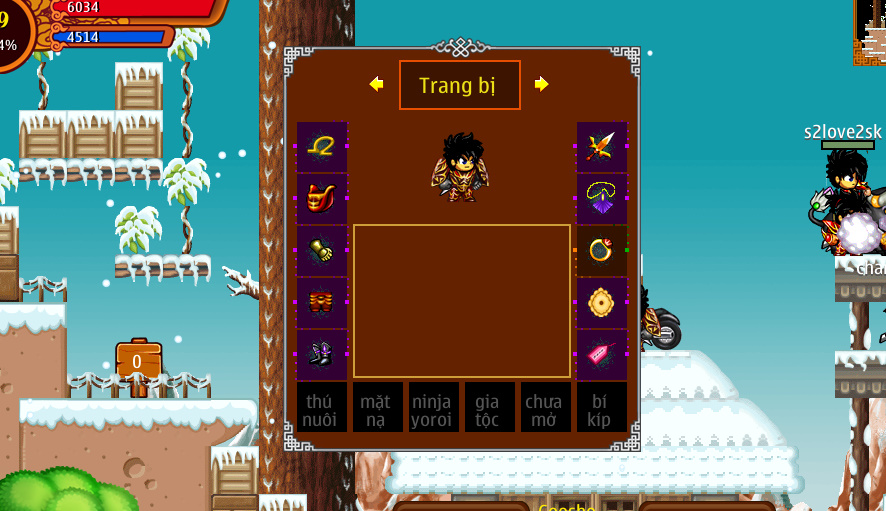Go to the previous panel with left arrow
Image resolution: width=886 pixels, height=511 pixels.
click(377, 84)
